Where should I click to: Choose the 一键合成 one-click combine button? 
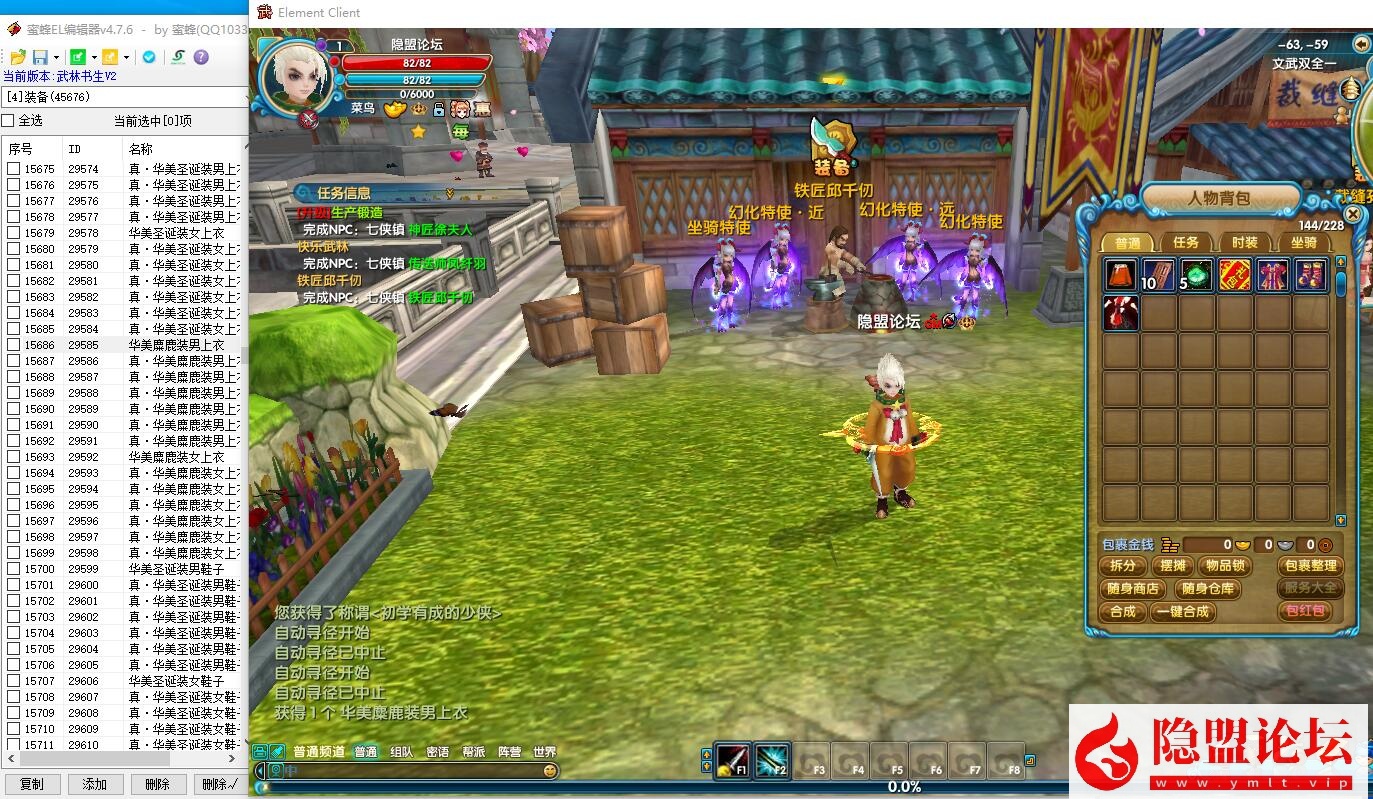1183,612
